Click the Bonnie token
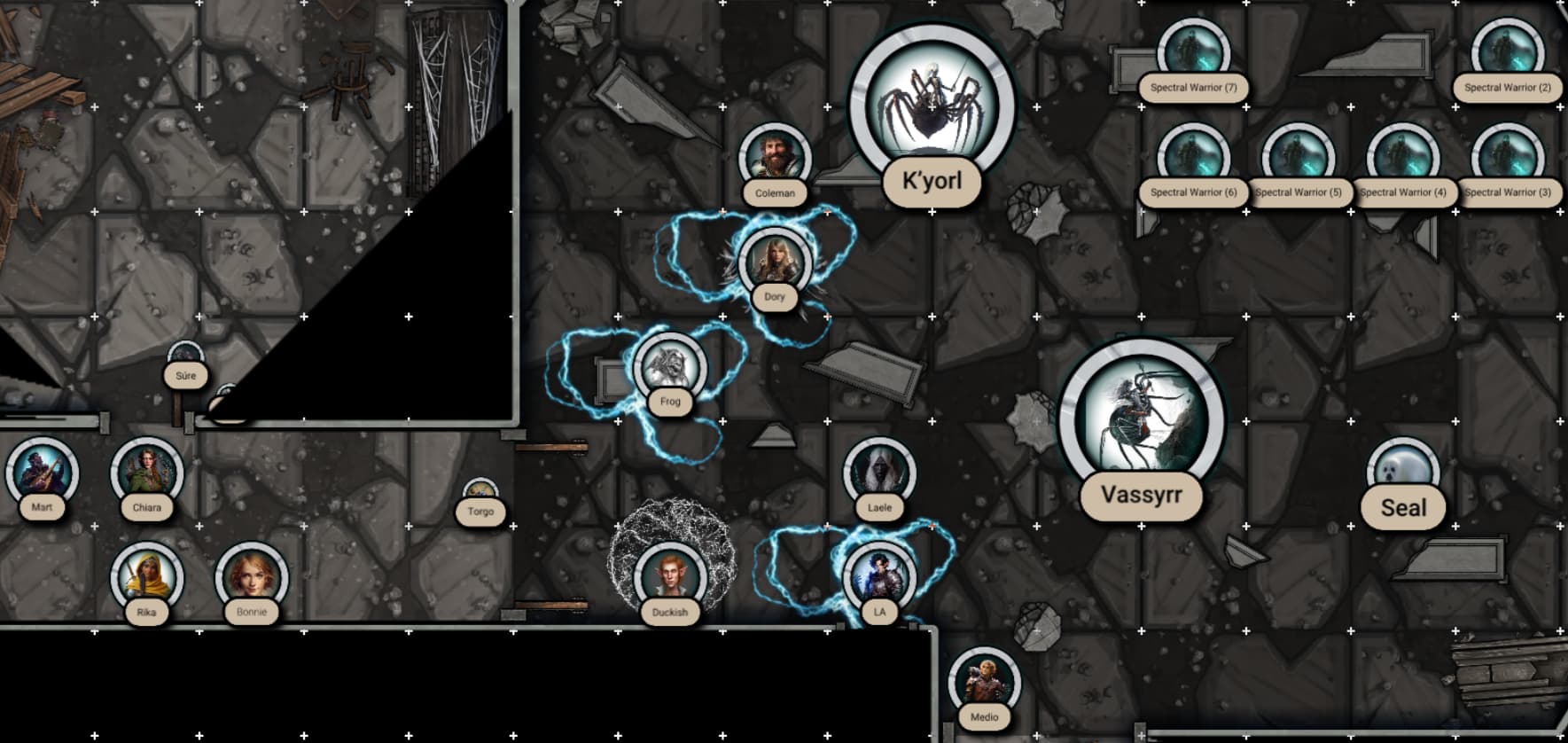This screenshot has height=743, width=1568. coord(252,577)
